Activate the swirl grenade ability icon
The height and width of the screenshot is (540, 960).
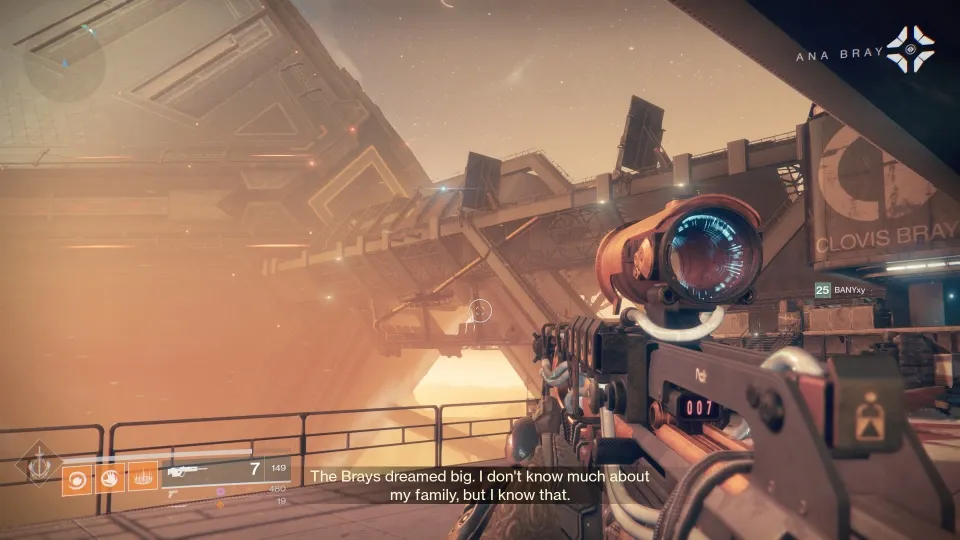tap(77, 479)
